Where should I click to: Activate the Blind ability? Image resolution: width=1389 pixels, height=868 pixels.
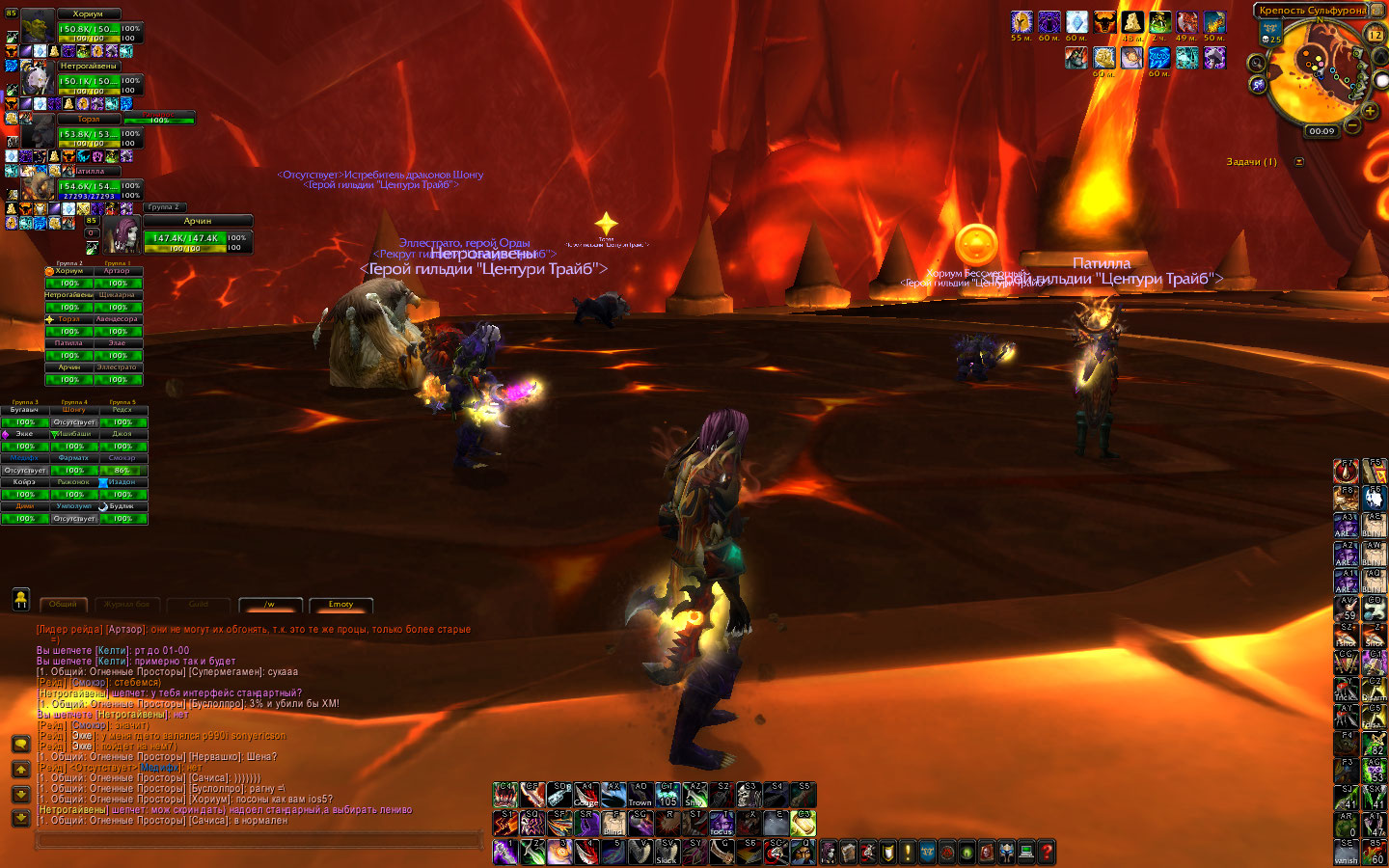click(613, 823)
